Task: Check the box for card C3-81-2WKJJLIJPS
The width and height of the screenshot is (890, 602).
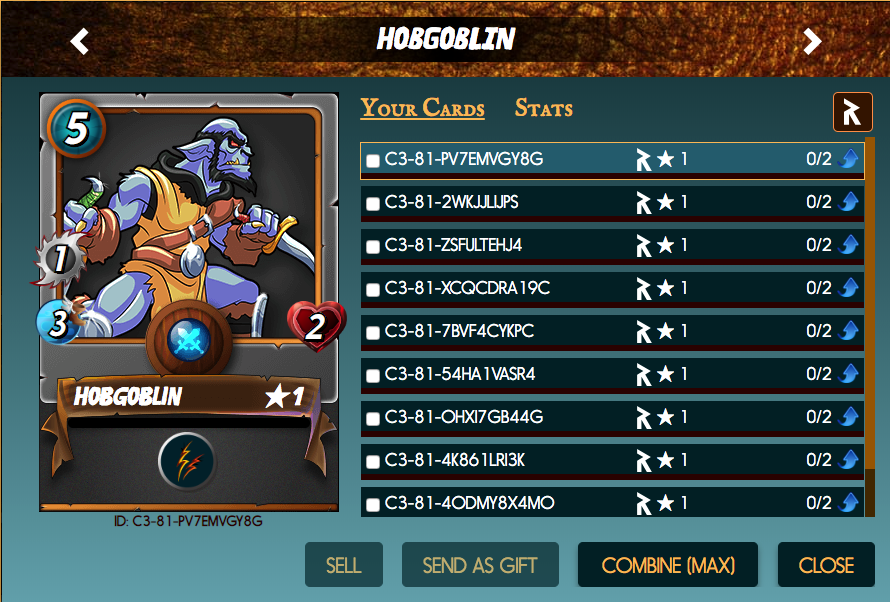Action: tap(373, 203)
